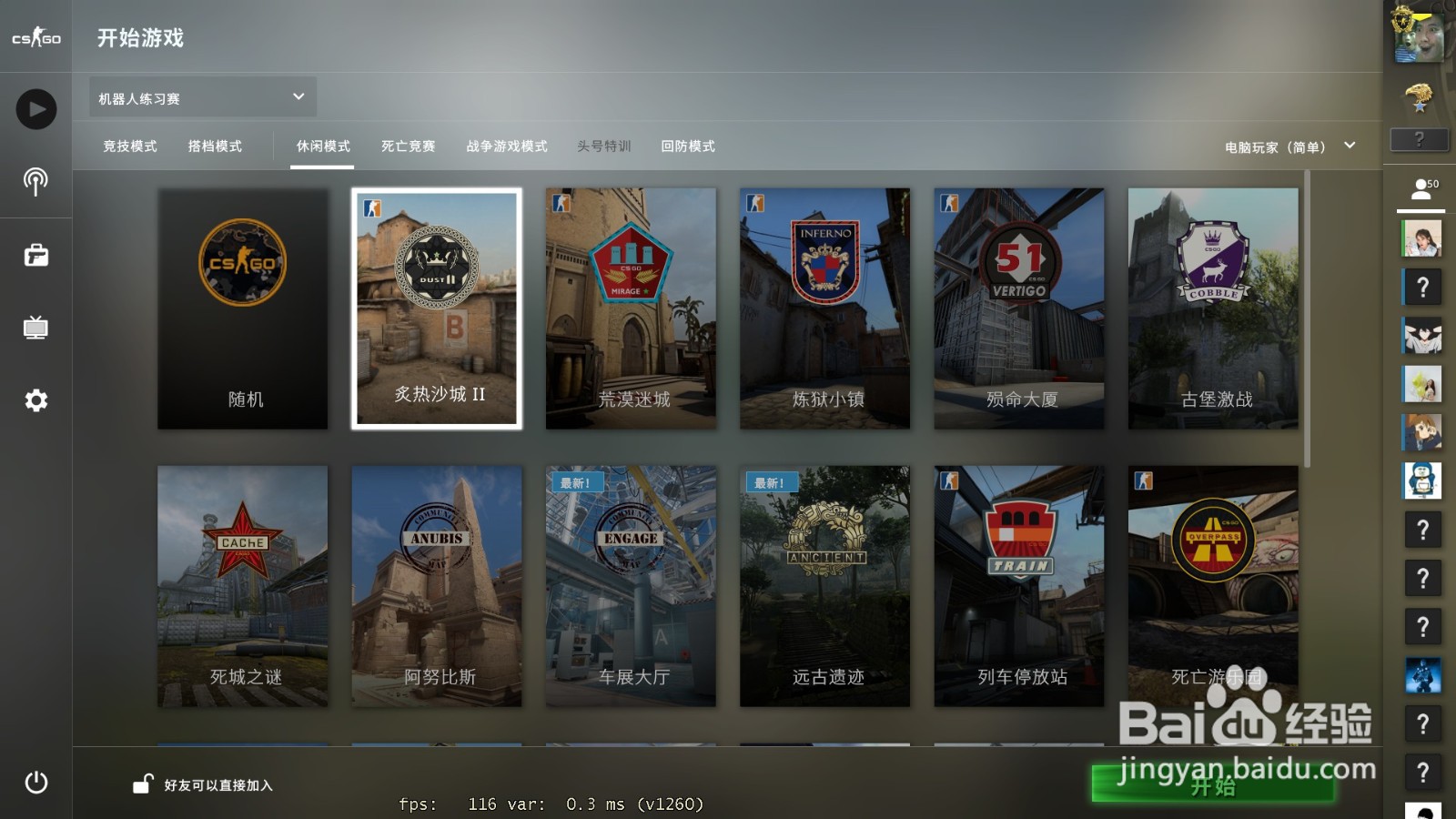Deselect the 炙热沙城 II map
1456x819 pixels.
pos(437,308)
